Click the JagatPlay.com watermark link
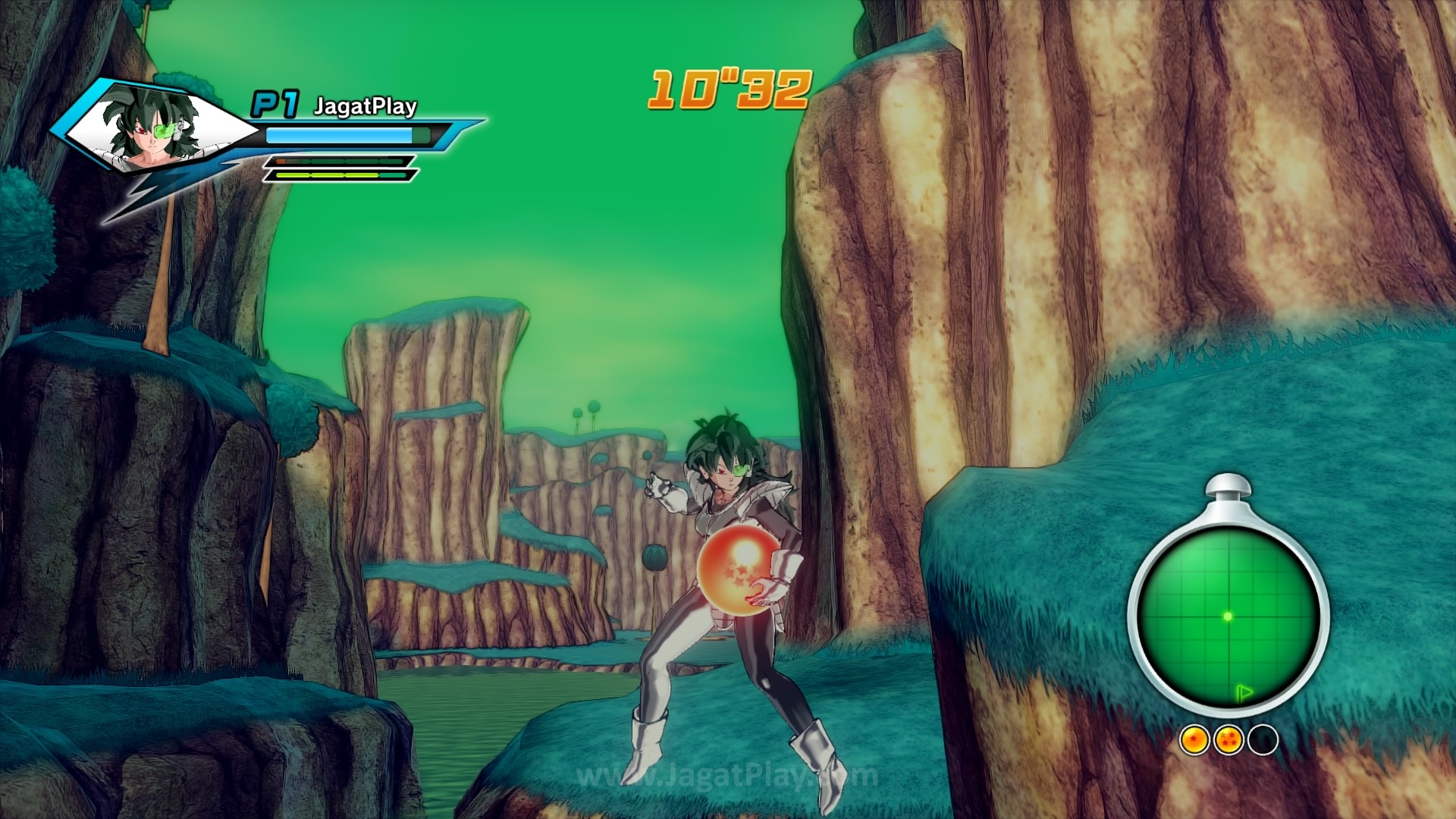The image size is (1456, 819). [726, 777]
